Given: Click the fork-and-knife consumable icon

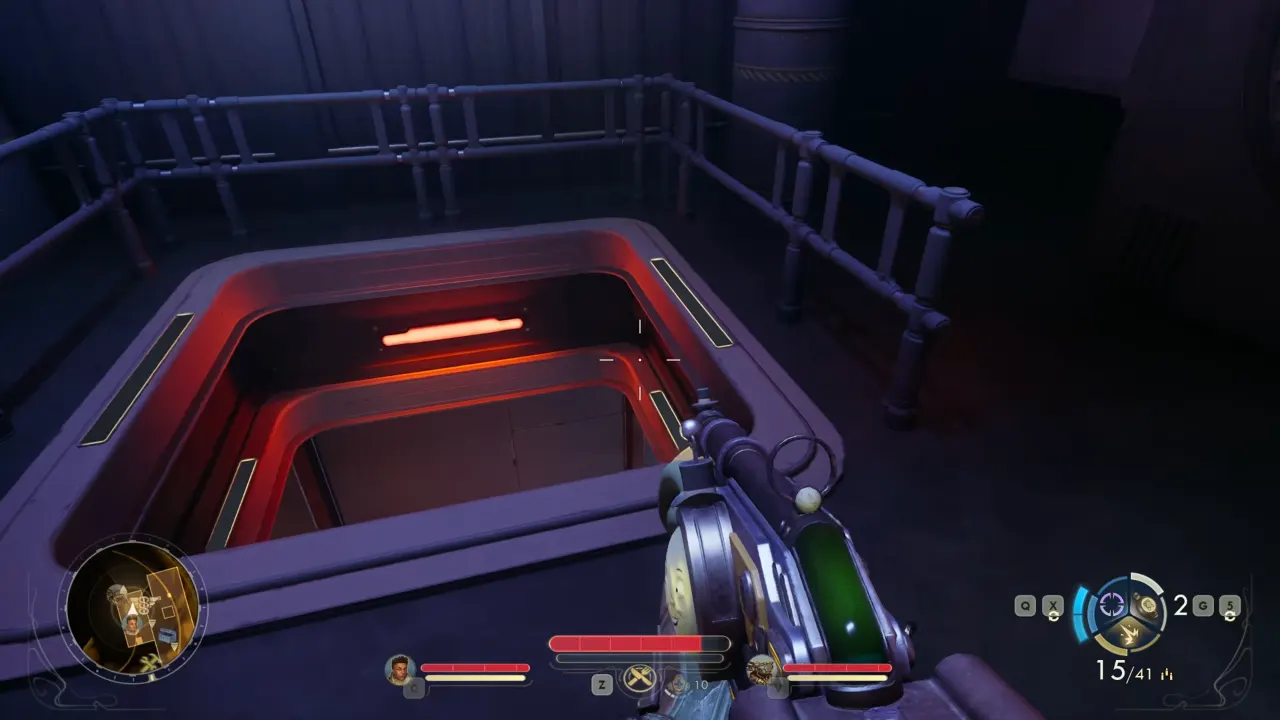Looking at the screenshot, I should [640, 676].
